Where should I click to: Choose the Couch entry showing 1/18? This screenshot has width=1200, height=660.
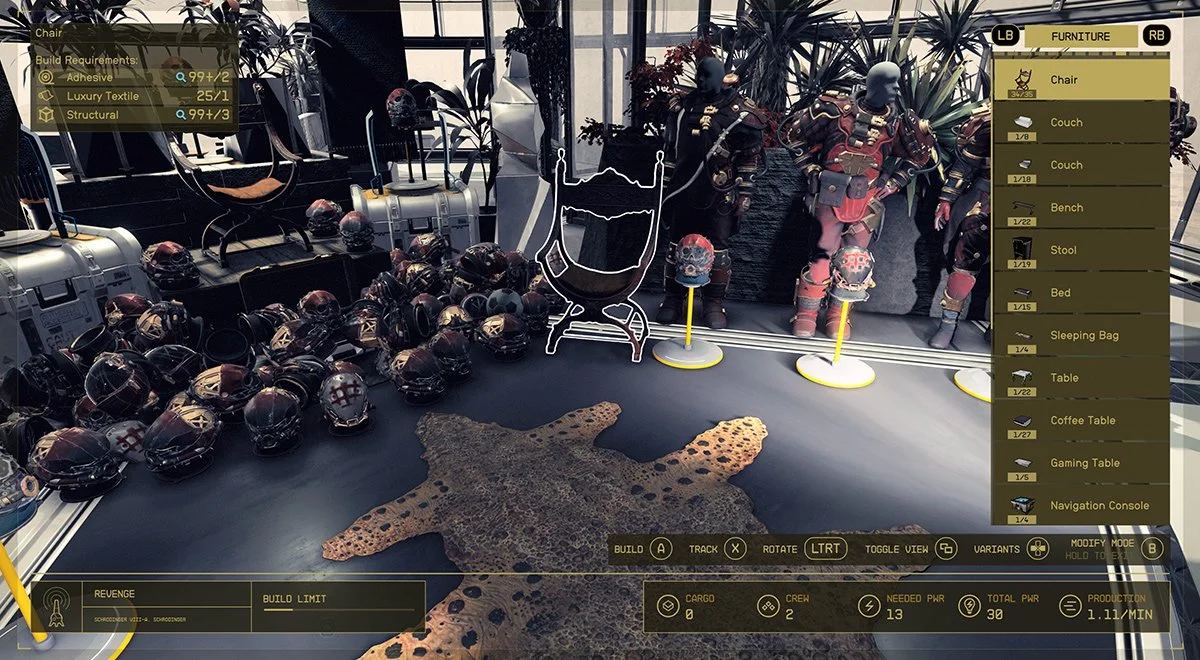(1080, 165)
